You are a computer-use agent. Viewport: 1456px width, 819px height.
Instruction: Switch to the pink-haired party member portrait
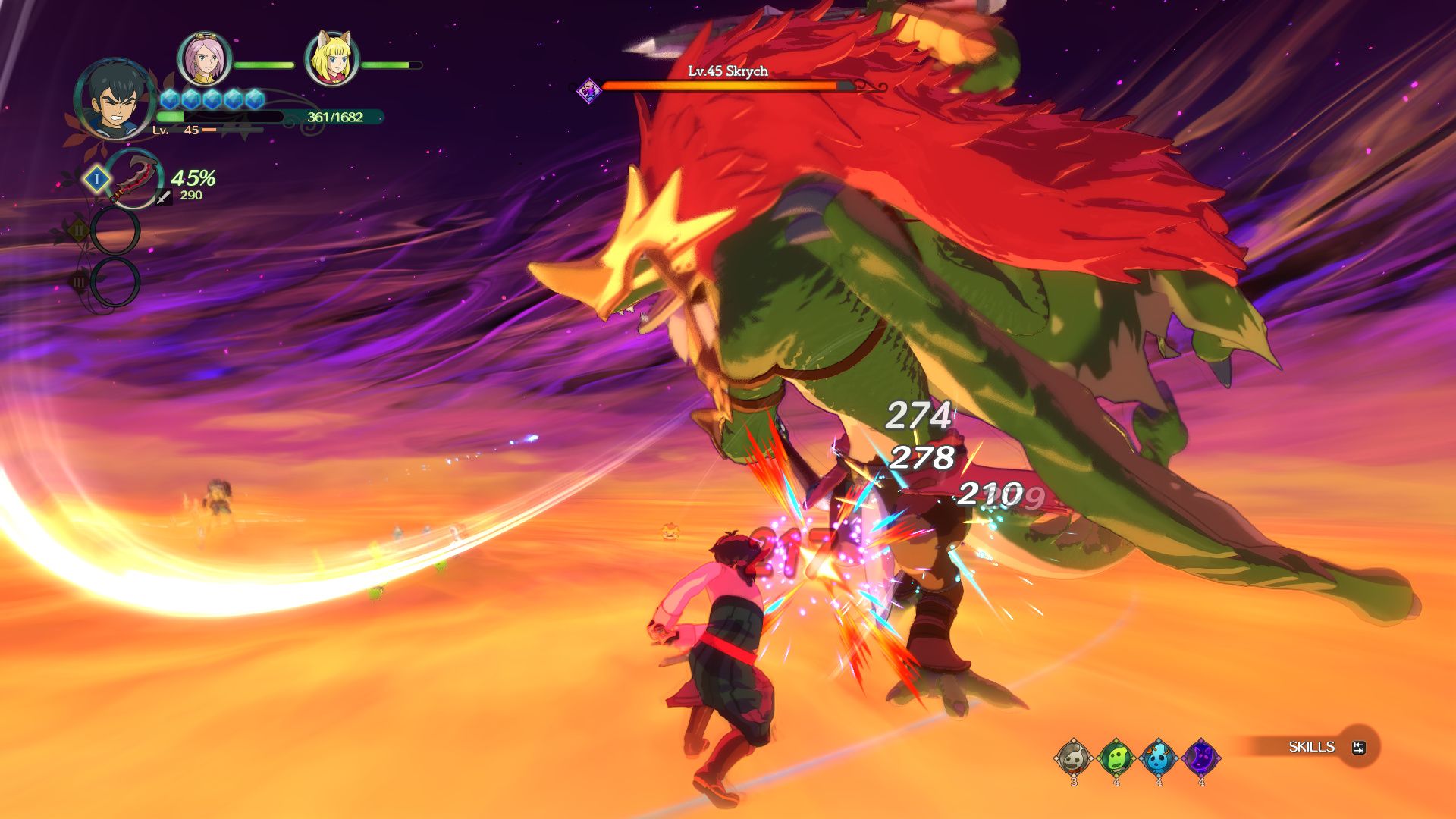[x=204, y=59]
